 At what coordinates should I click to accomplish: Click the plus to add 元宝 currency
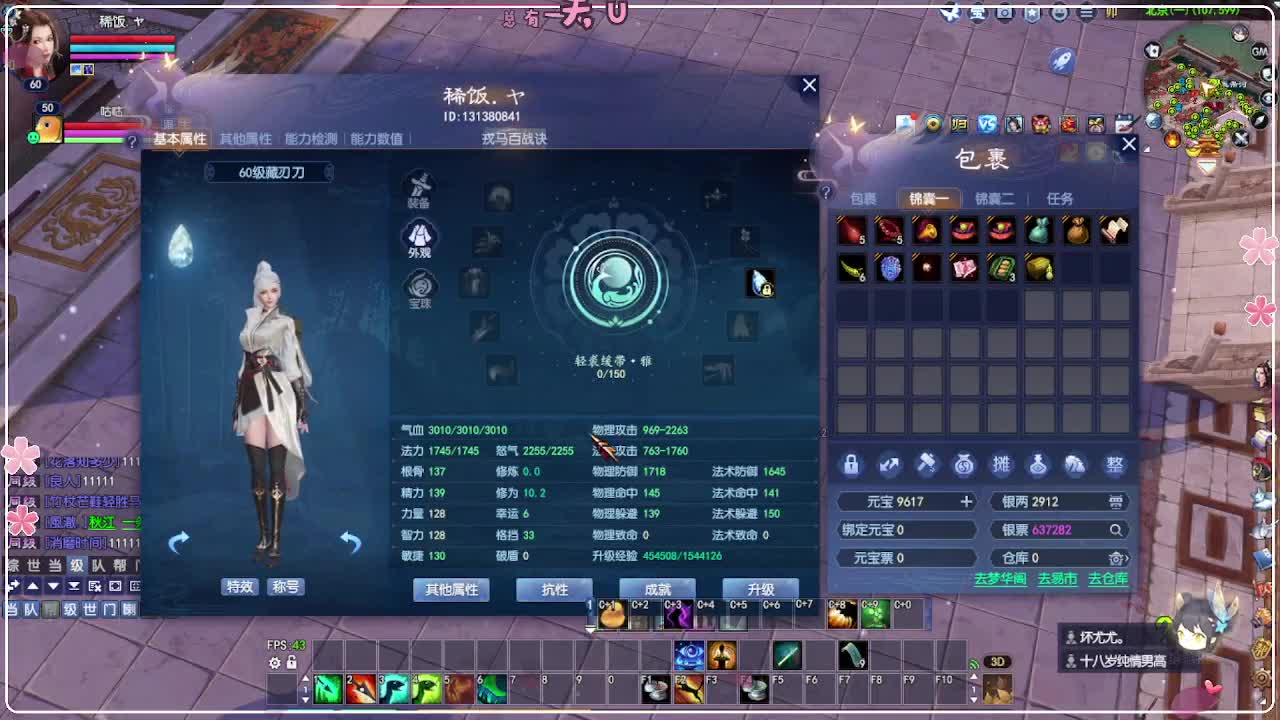[x=966, y=501]
